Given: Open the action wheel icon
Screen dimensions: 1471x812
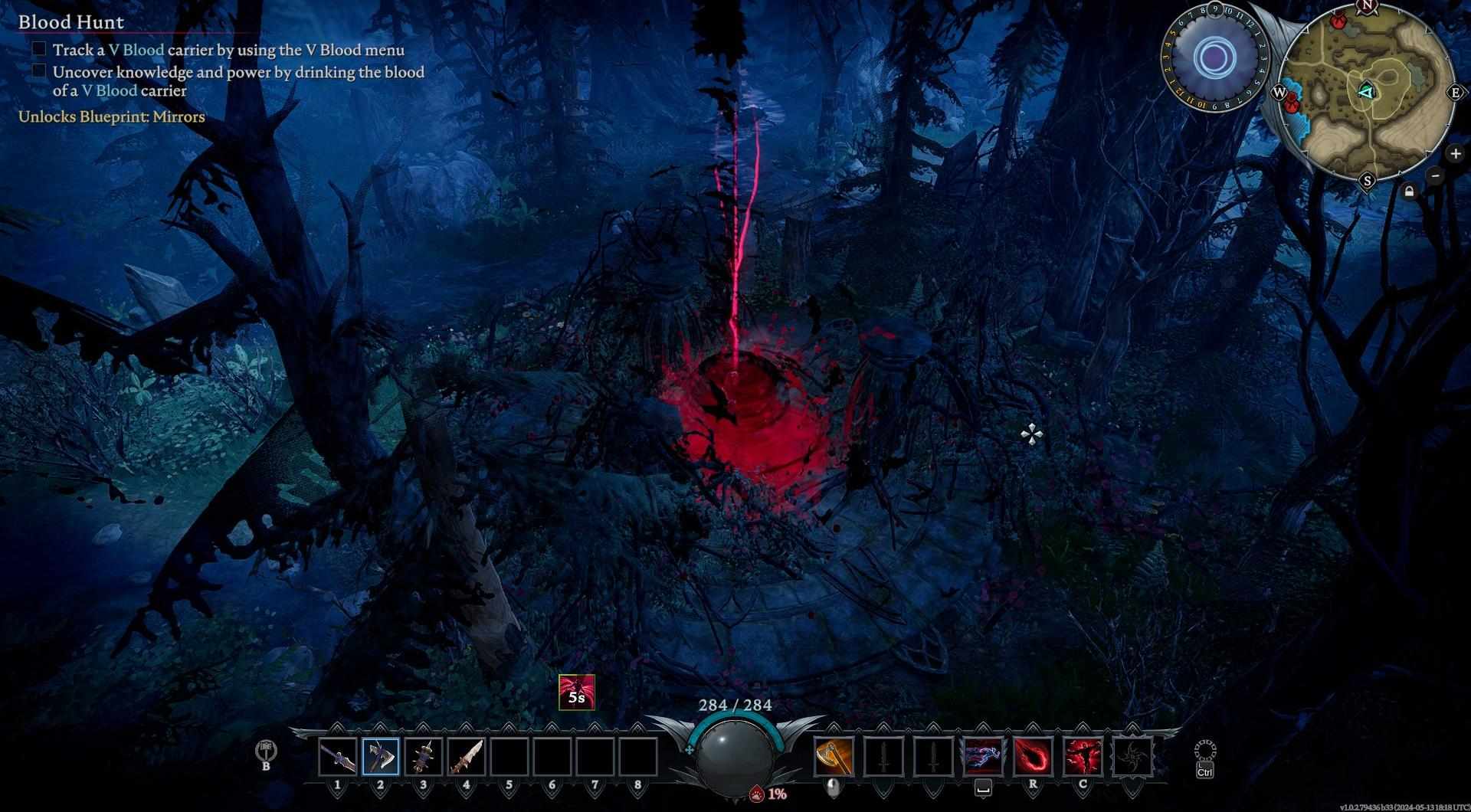Looking at the screenshot, I should click(x=1204, y=751).
